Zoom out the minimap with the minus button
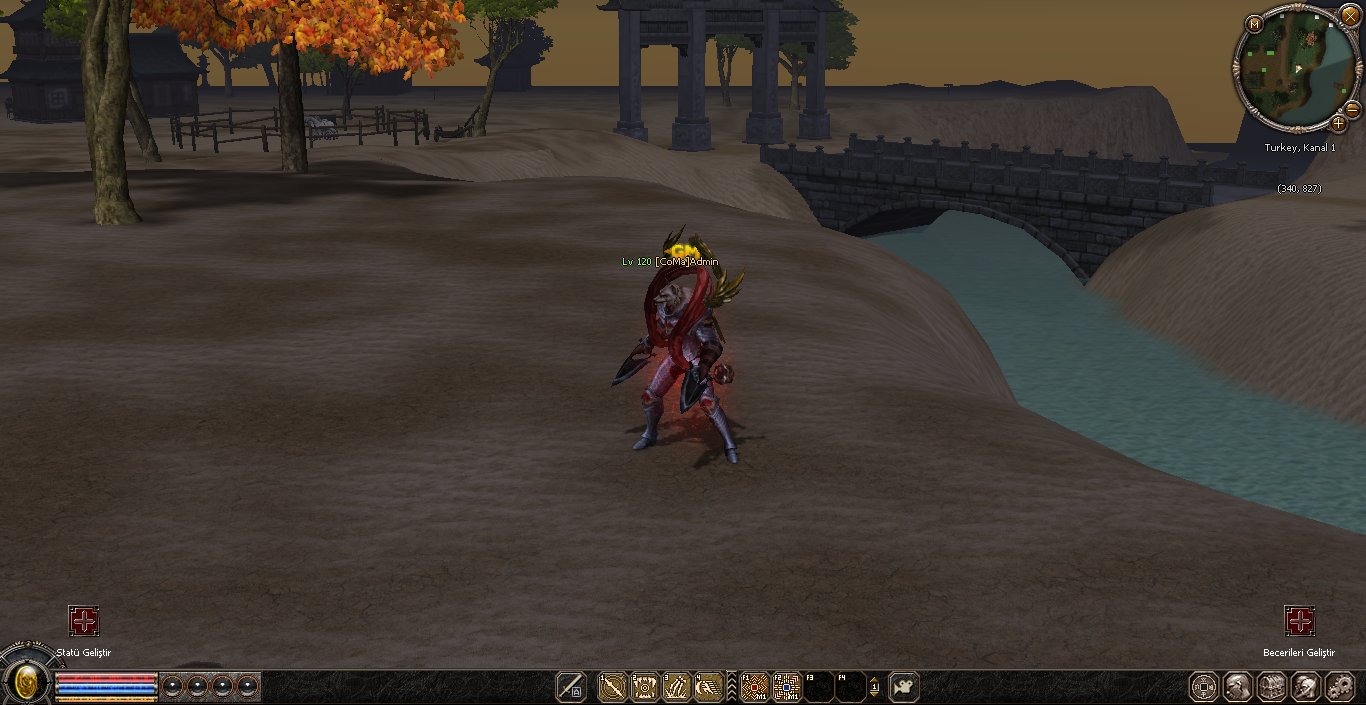 tap(1352, 108)
